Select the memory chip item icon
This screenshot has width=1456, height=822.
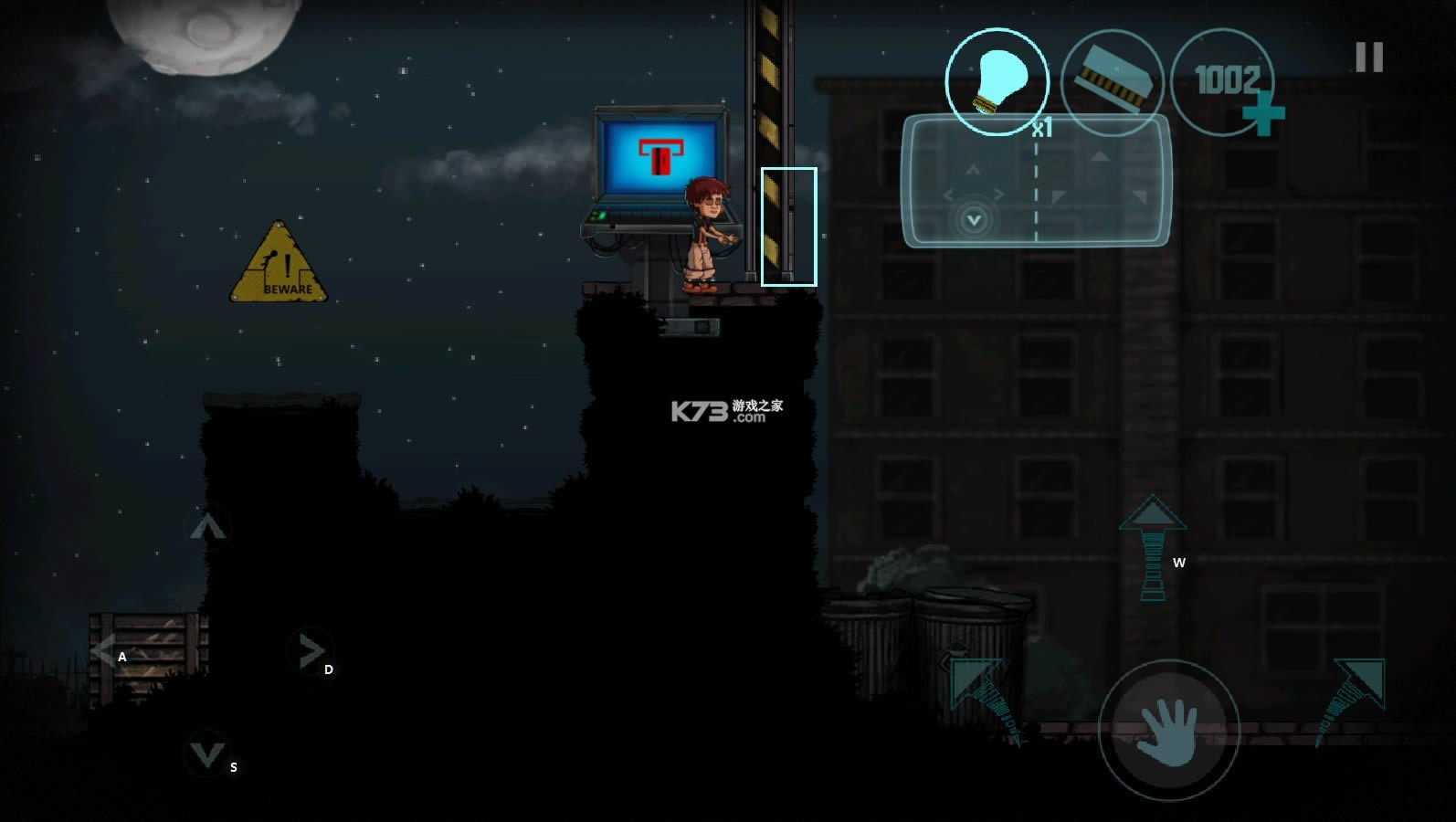coord(1112,83)
